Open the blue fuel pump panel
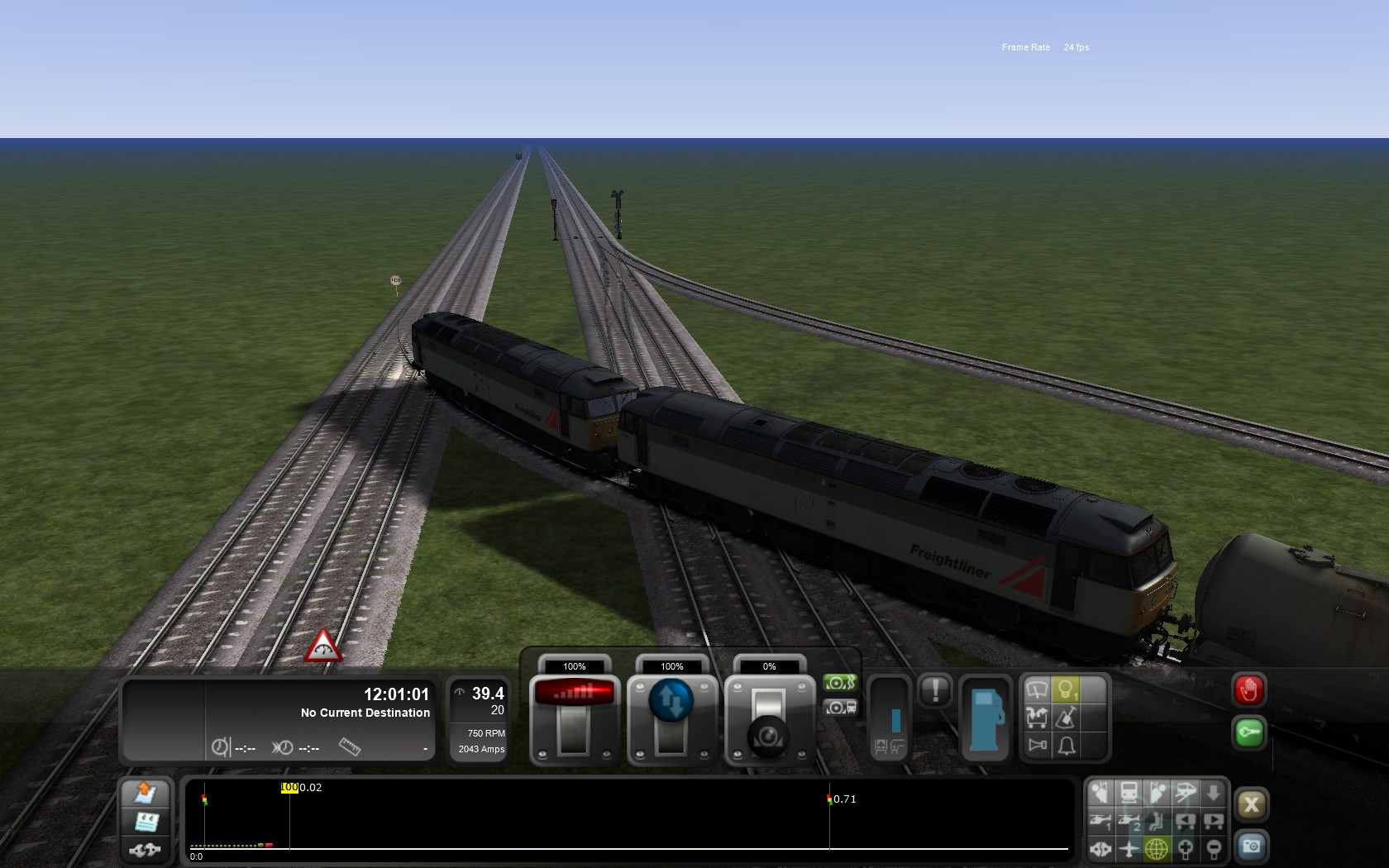1389x868 pixels. tap(984, 718)
